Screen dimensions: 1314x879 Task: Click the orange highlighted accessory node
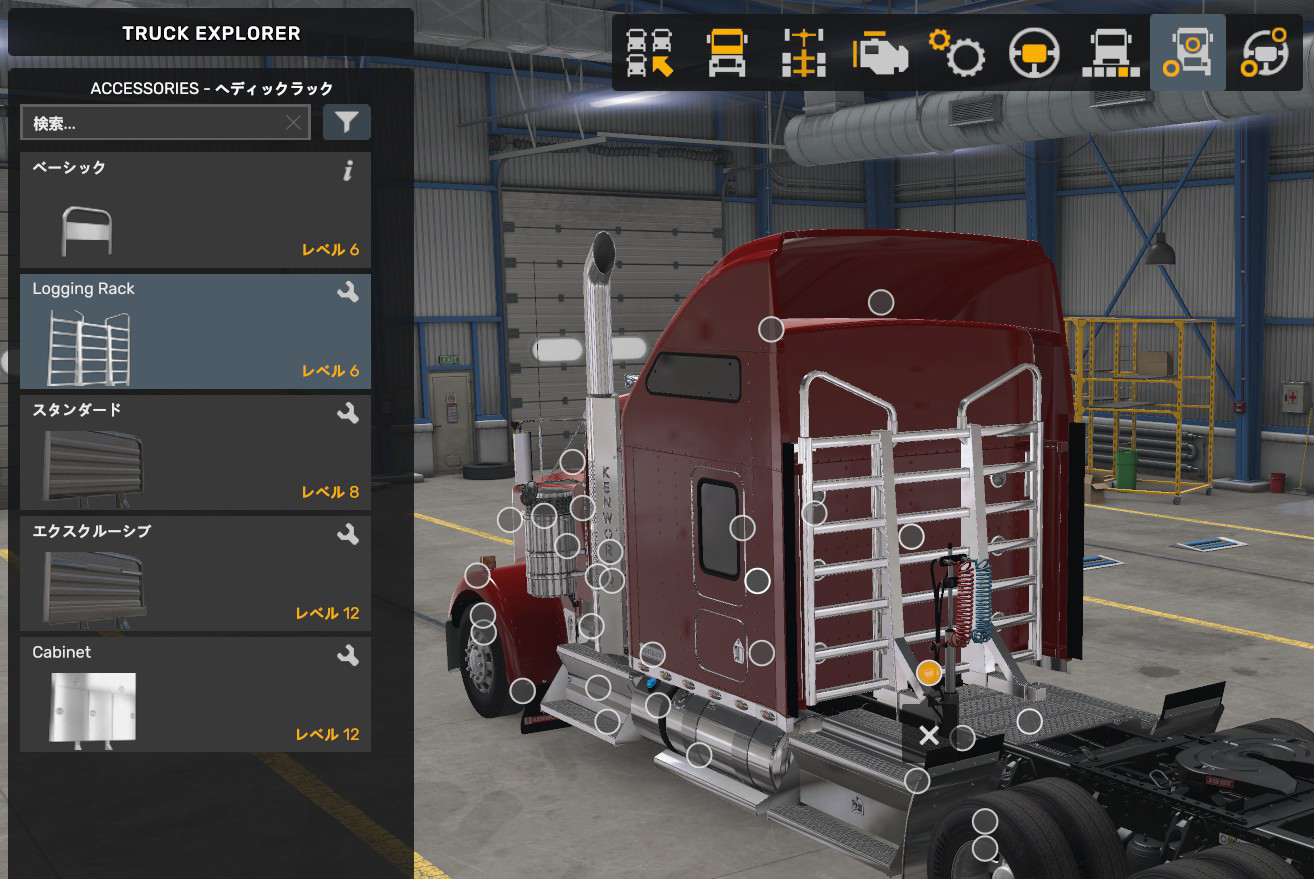pos(929,672)
